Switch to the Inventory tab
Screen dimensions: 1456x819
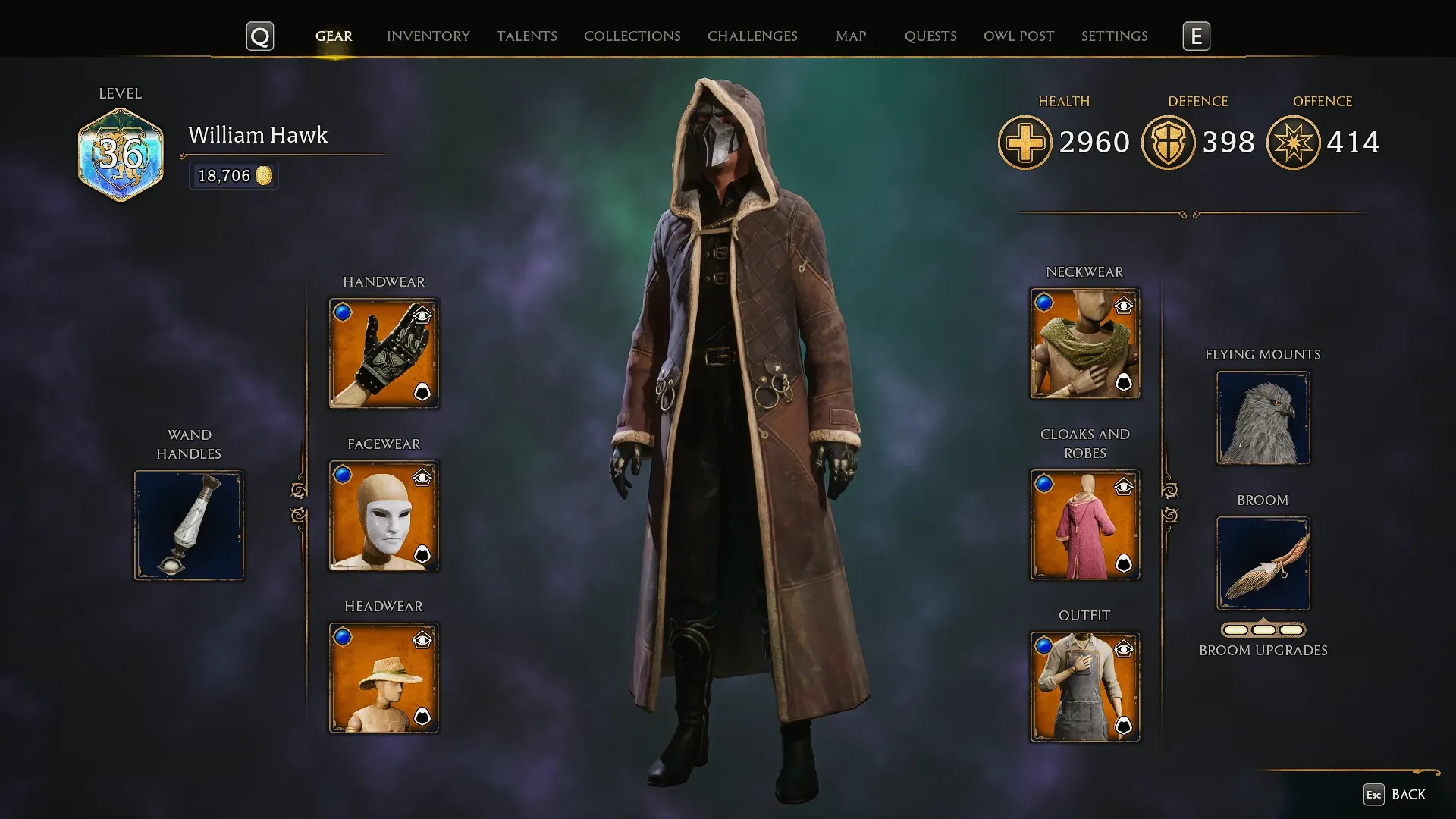[x=428, y=36]
